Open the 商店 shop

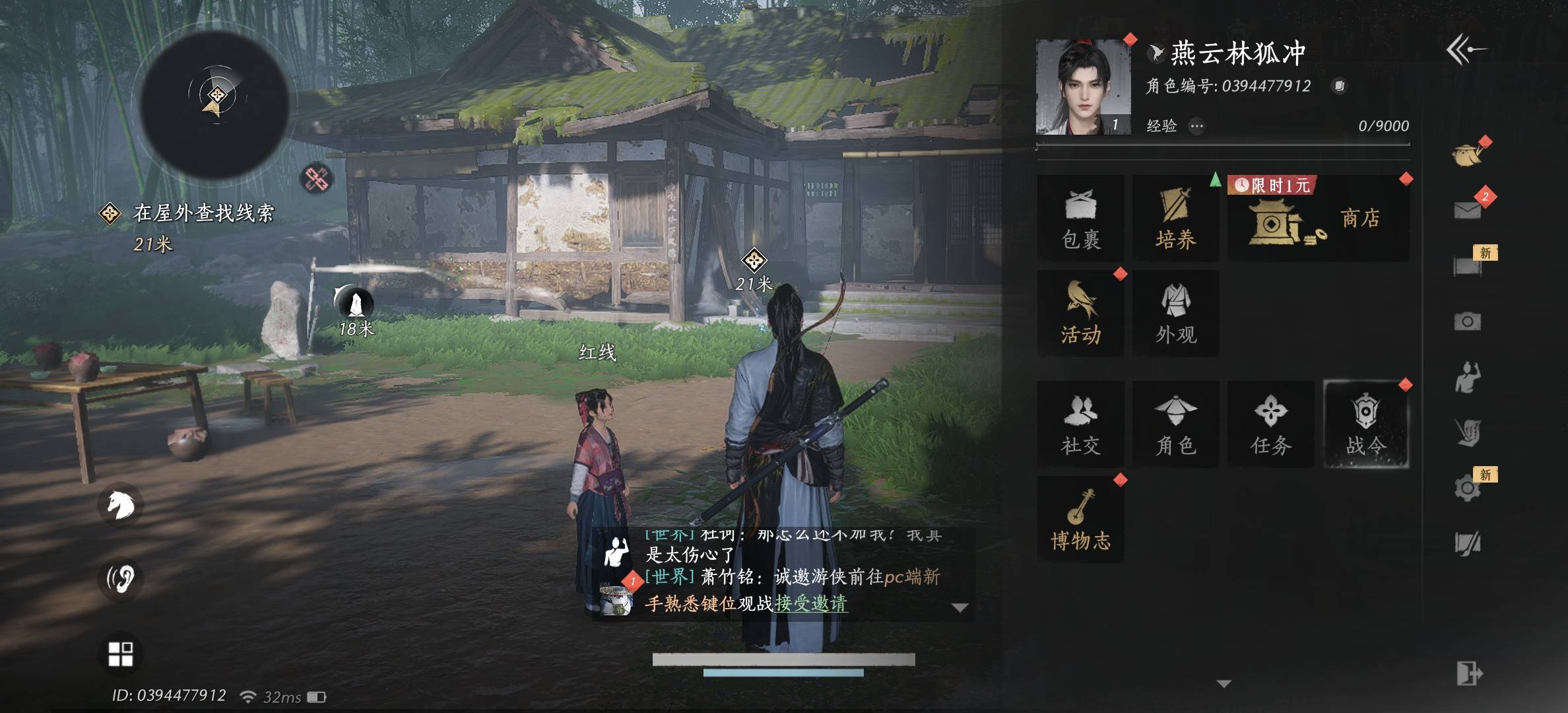point(1318,219)
